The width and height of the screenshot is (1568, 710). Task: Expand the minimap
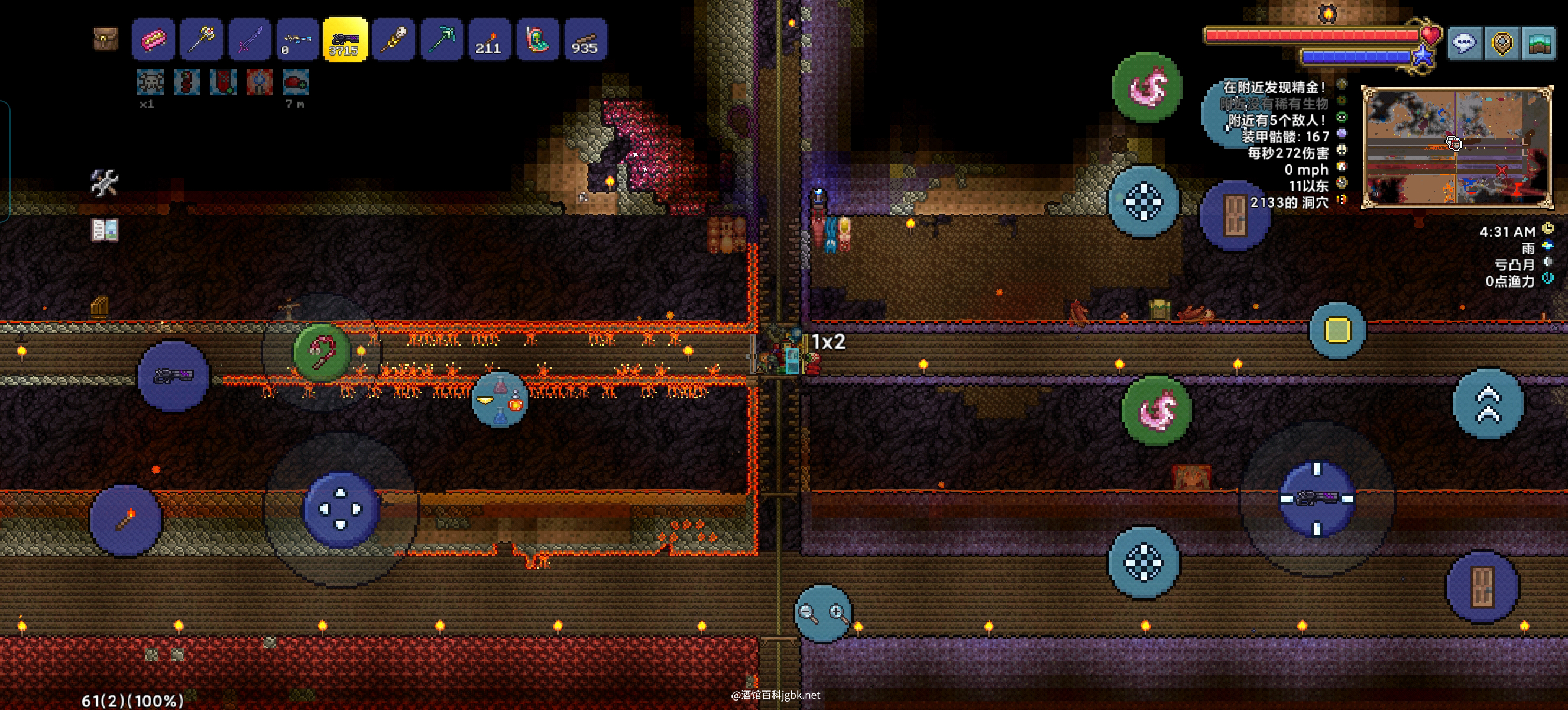[x=1456, y=147]
